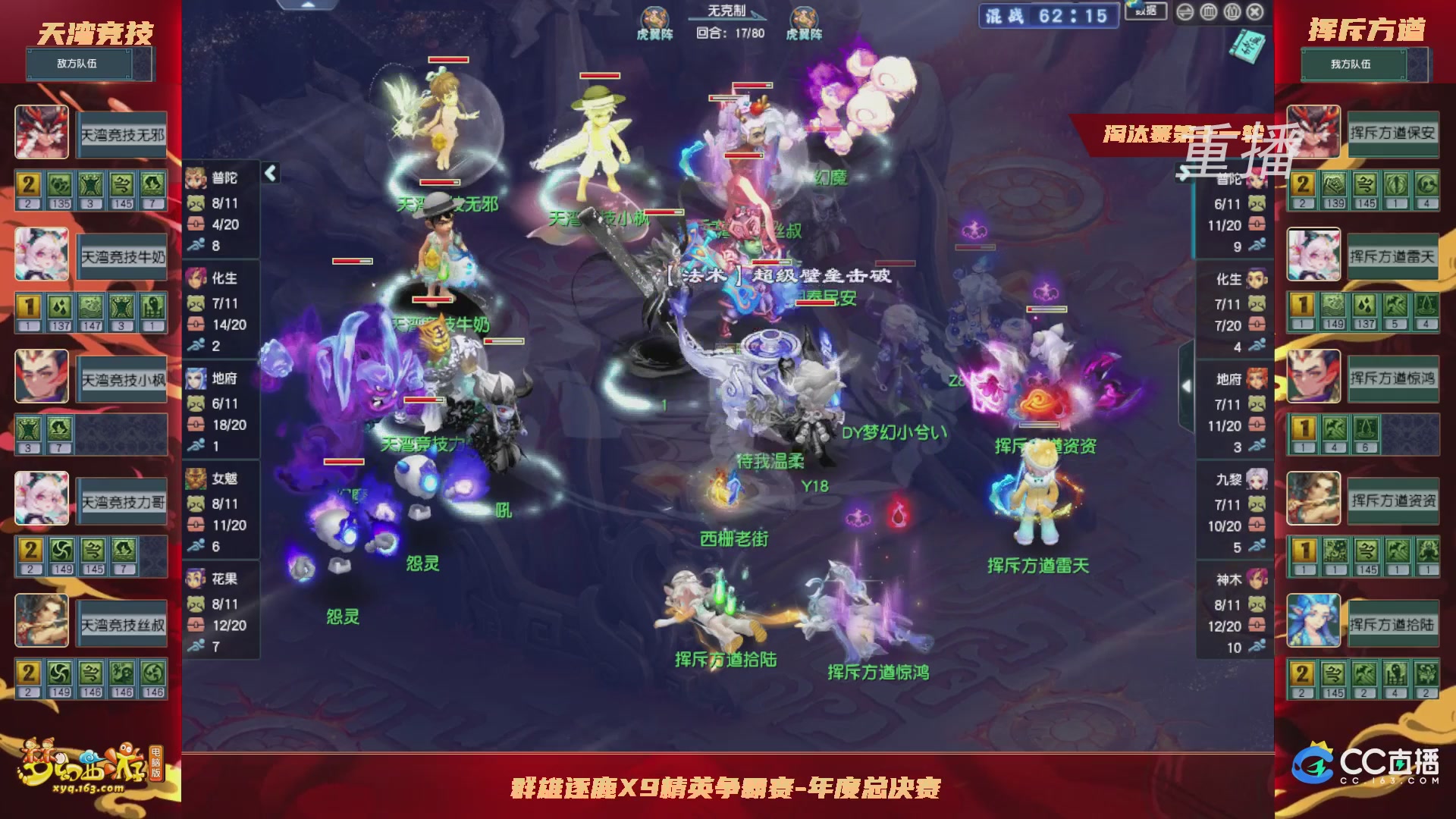Toggle the hide-interface circular button in top toolbar
The width and height of the screenshot is (1456, 819).
point(1185,12)
